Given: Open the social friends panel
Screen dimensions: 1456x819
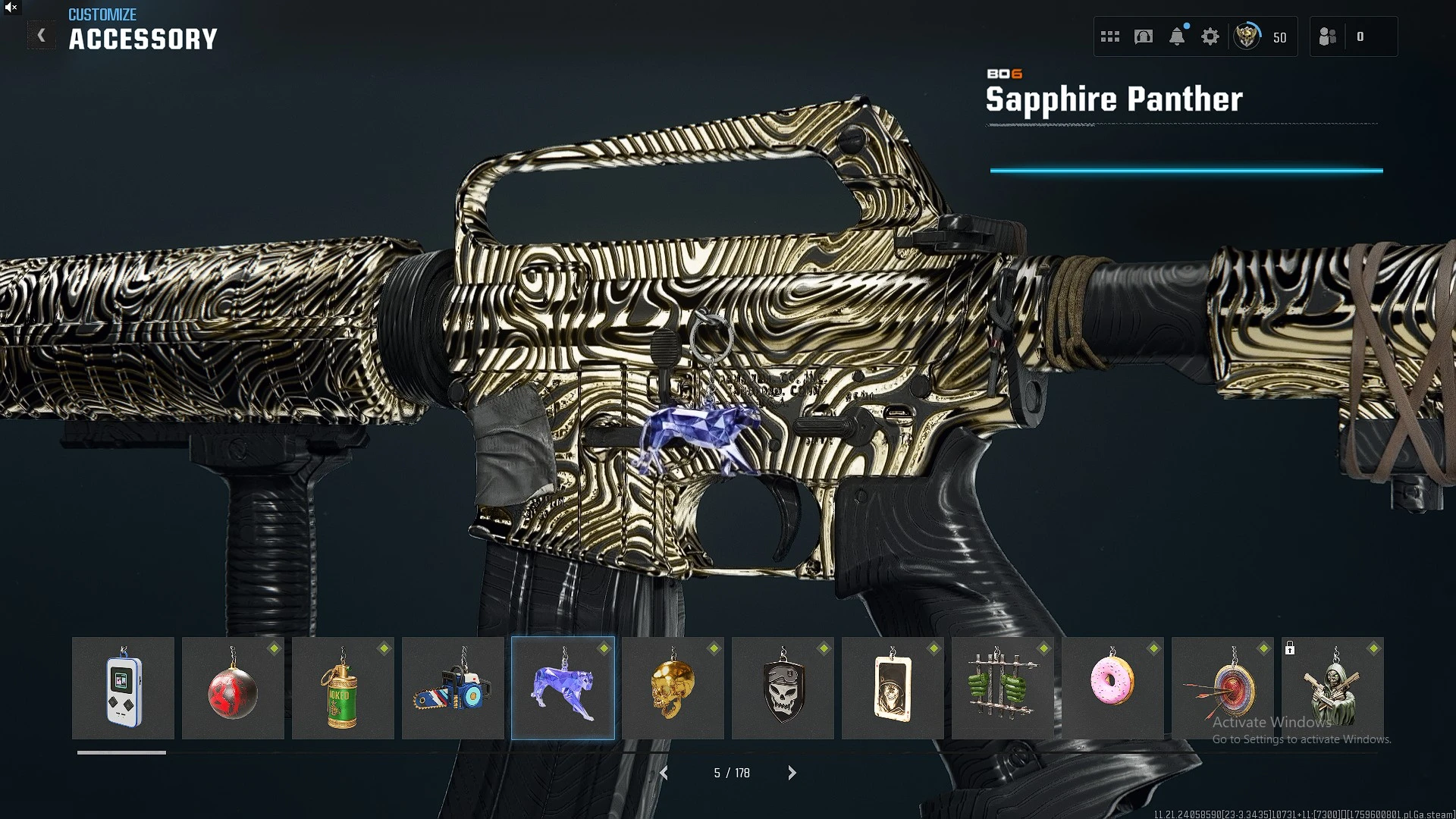Looking at the screenshot, I should click(x=1328, y=36).
